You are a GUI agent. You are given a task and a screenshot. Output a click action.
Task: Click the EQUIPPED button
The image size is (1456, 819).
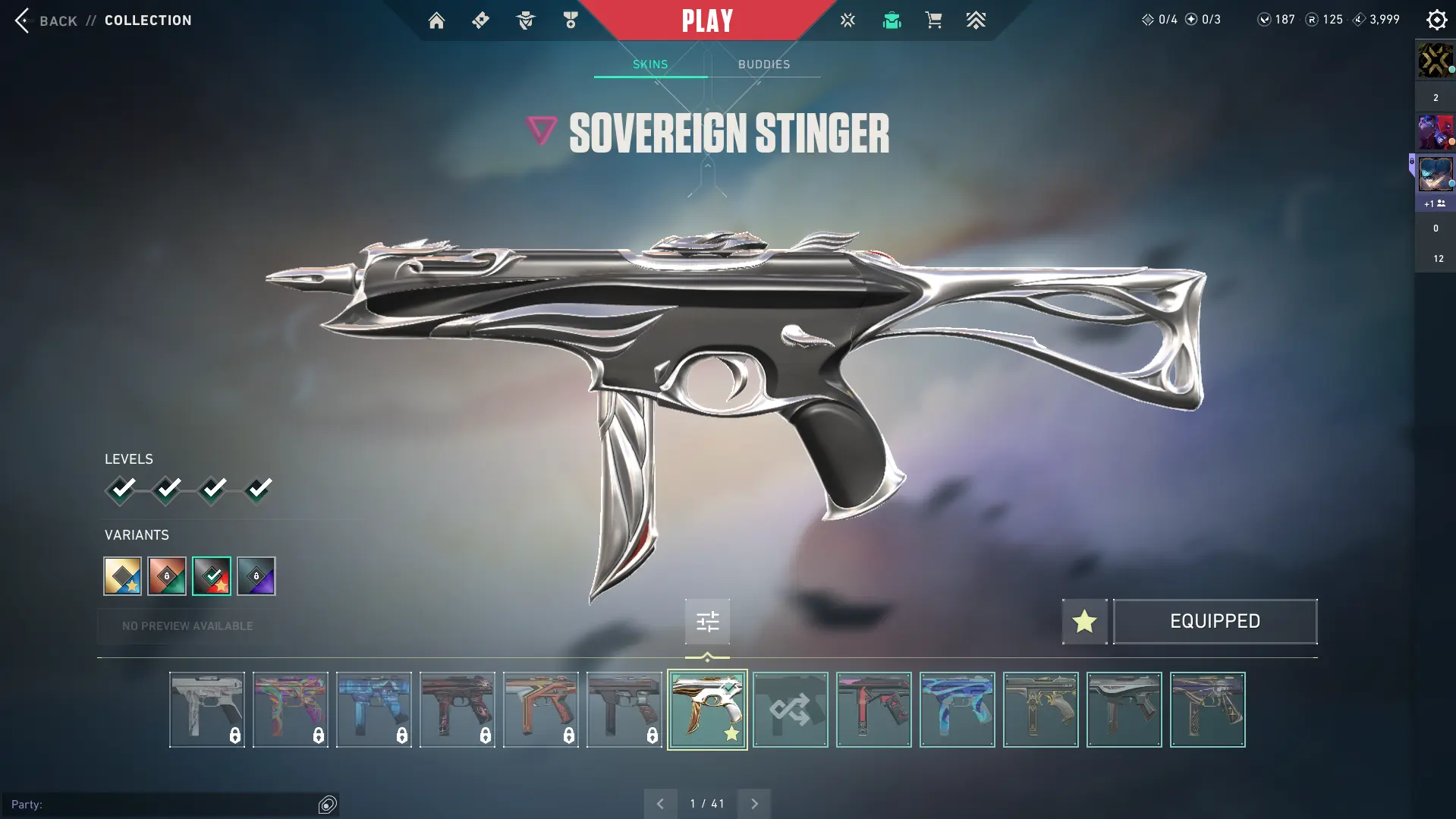[1215, 622]
